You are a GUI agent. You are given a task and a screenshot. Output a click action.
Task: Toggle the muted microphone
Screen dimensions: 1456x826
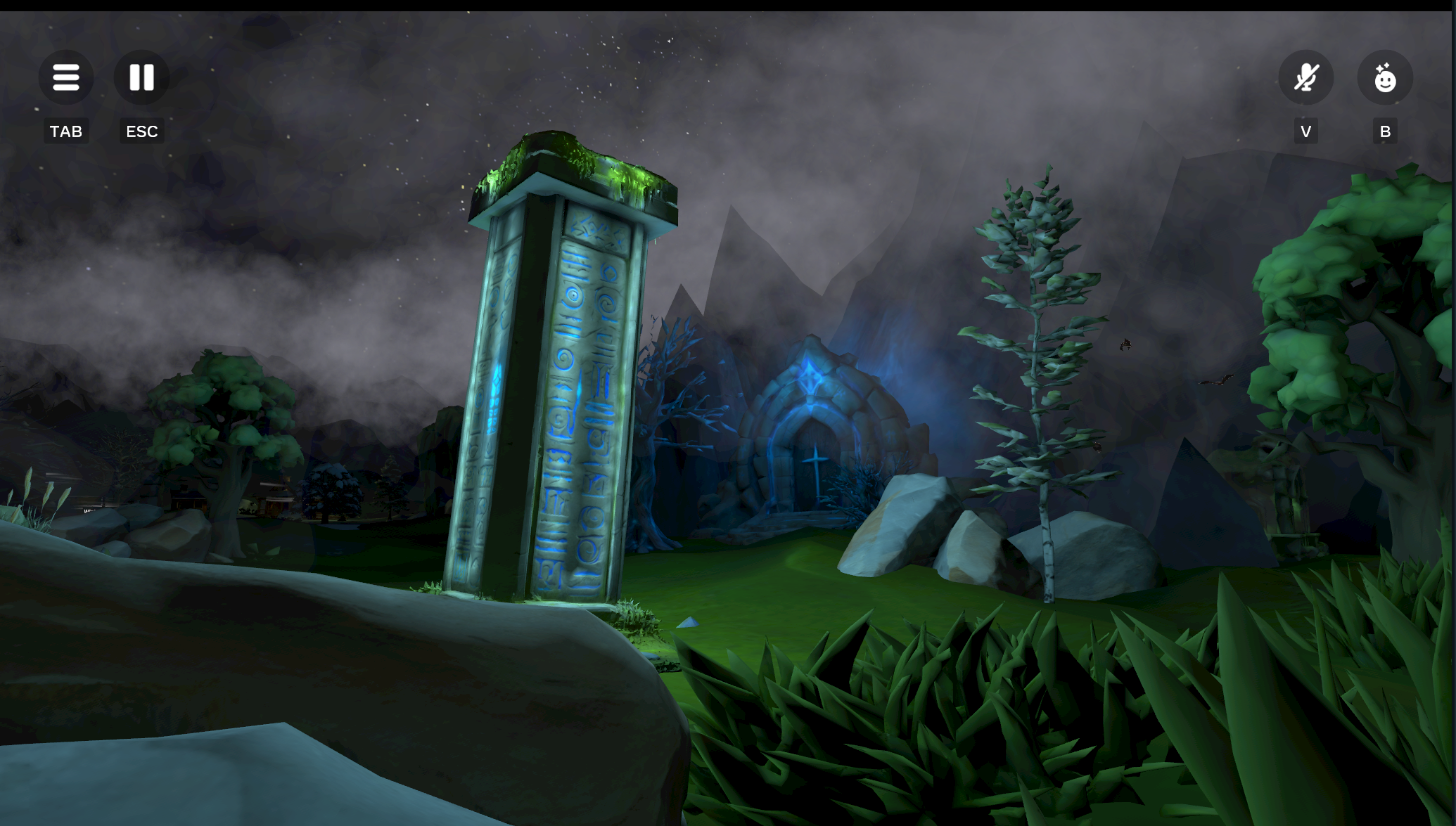pos(1305,77)
